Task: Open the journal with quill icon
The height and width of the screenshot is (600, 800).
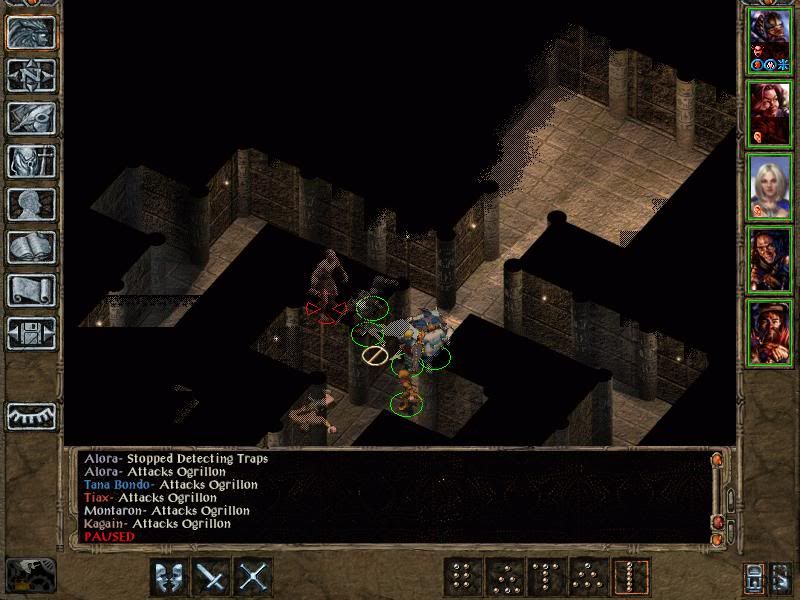Action: coord(31,118)
